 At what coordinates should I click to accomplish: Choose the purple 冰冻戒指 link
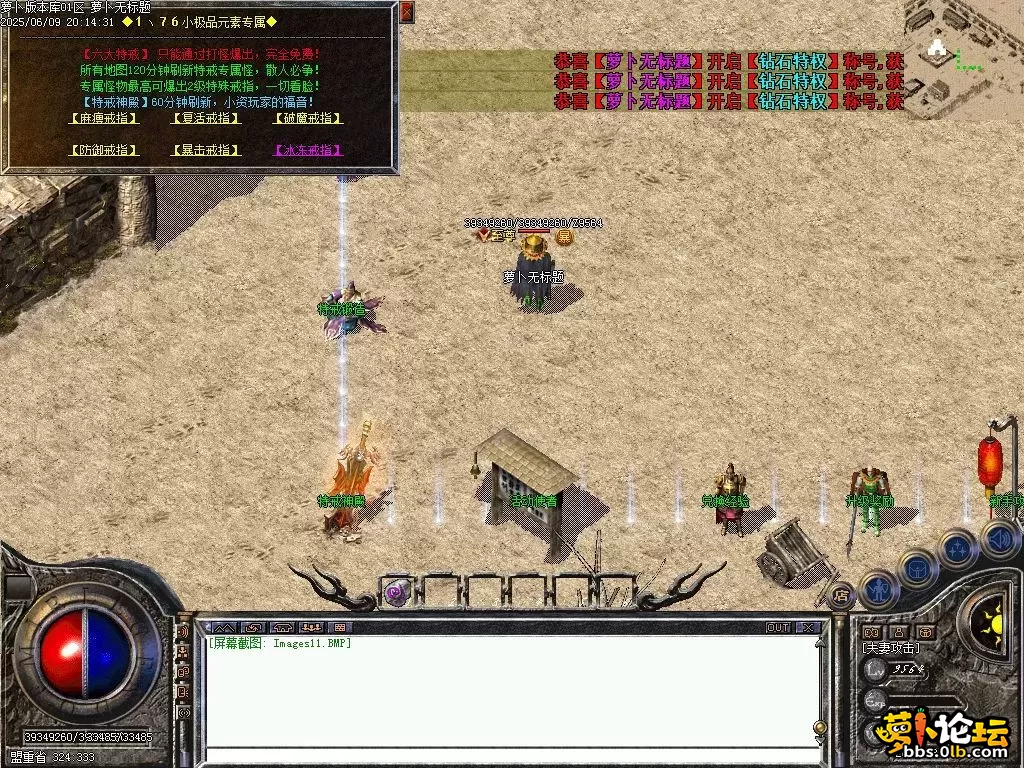pos(308,150)
